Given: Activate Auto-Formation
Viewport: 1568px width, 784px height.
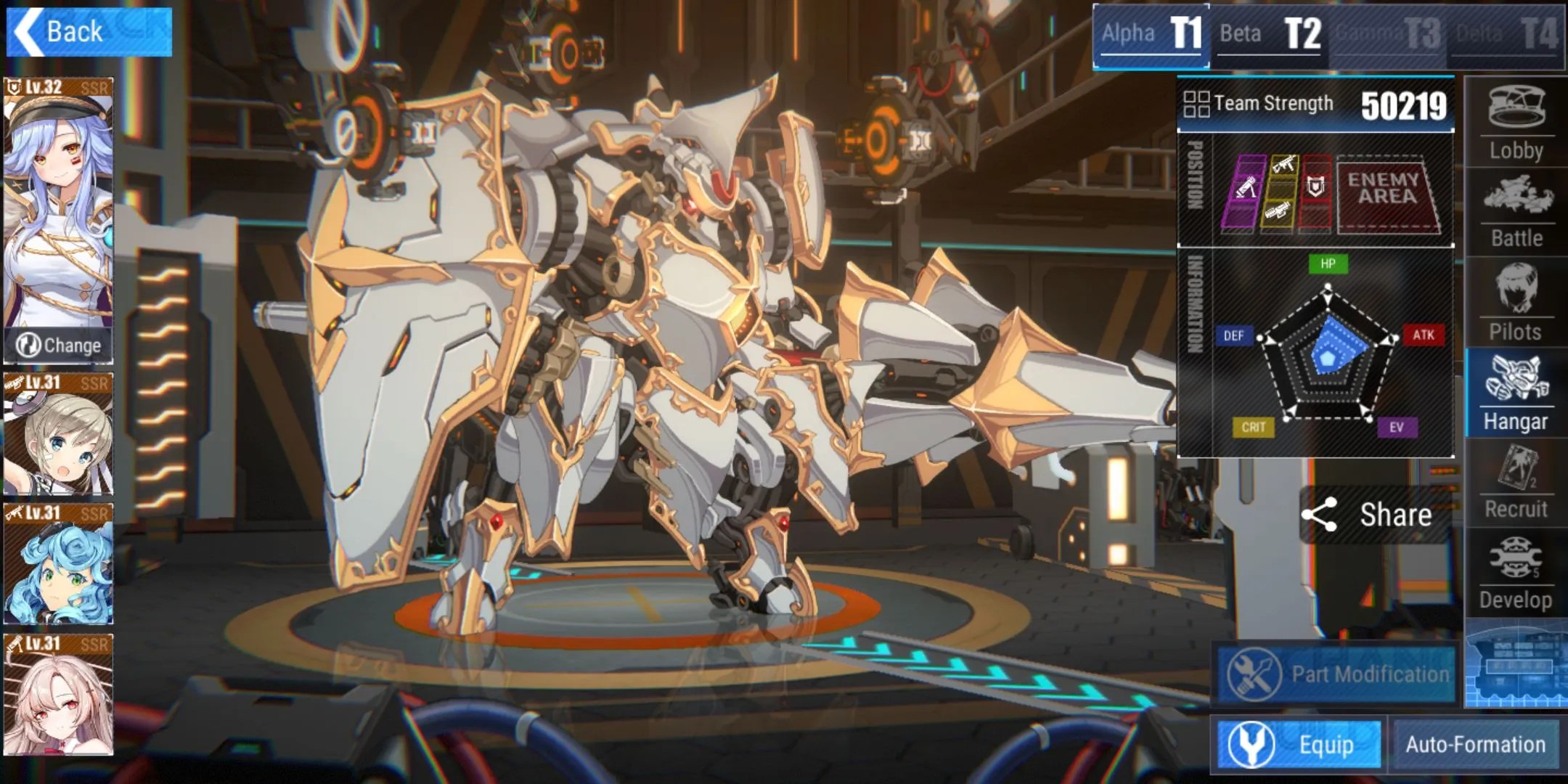Looking at the screenshot, I should click(1475, 745).
